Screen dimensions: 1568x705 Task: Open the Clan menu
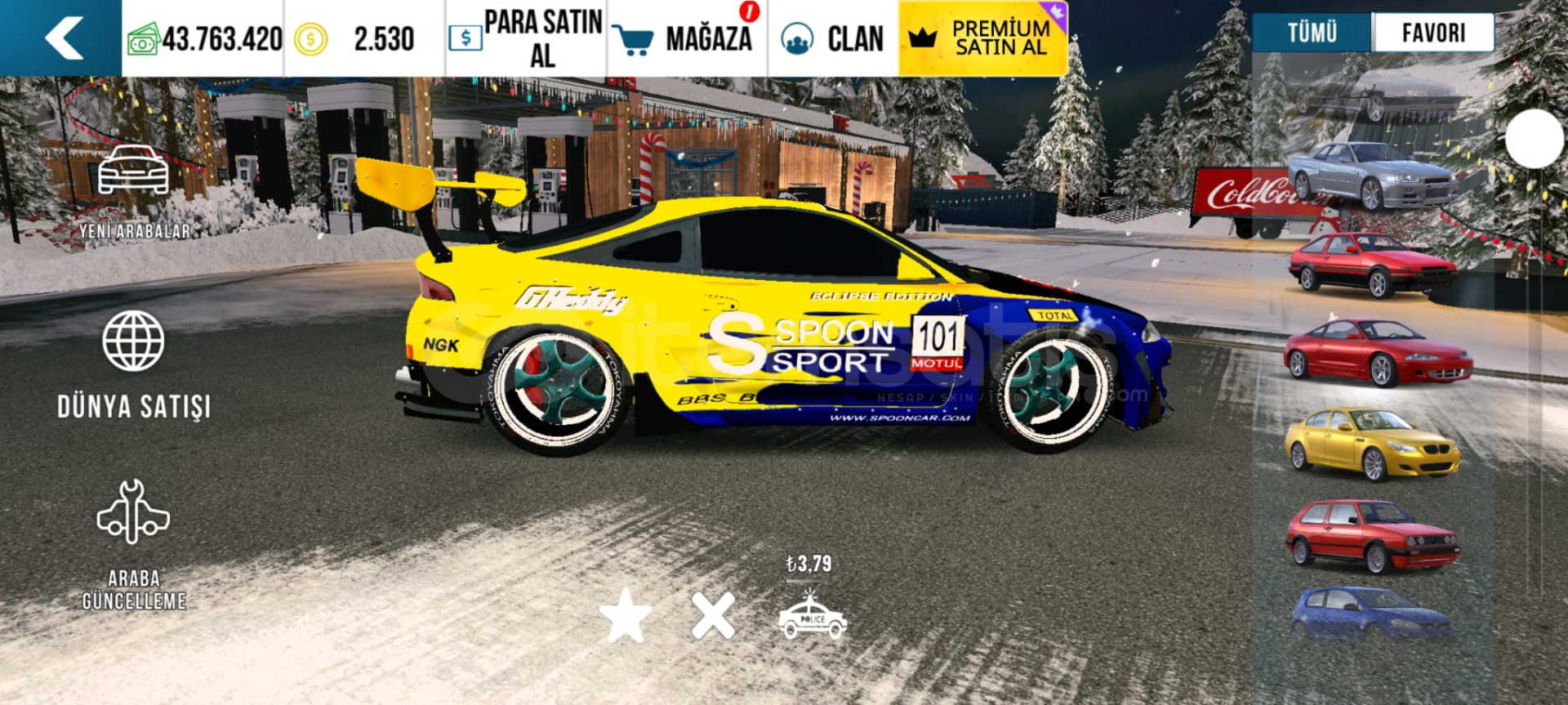pos(833,38)
